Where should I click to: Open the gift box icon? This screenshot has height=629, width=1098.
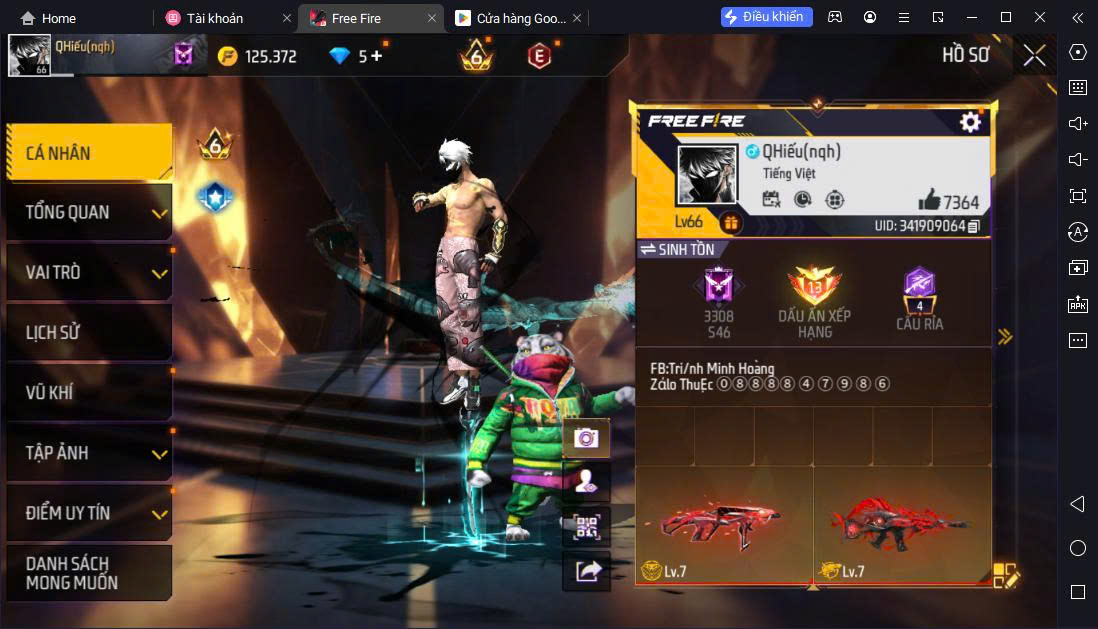pyautogui.click(x=731, y=223)
